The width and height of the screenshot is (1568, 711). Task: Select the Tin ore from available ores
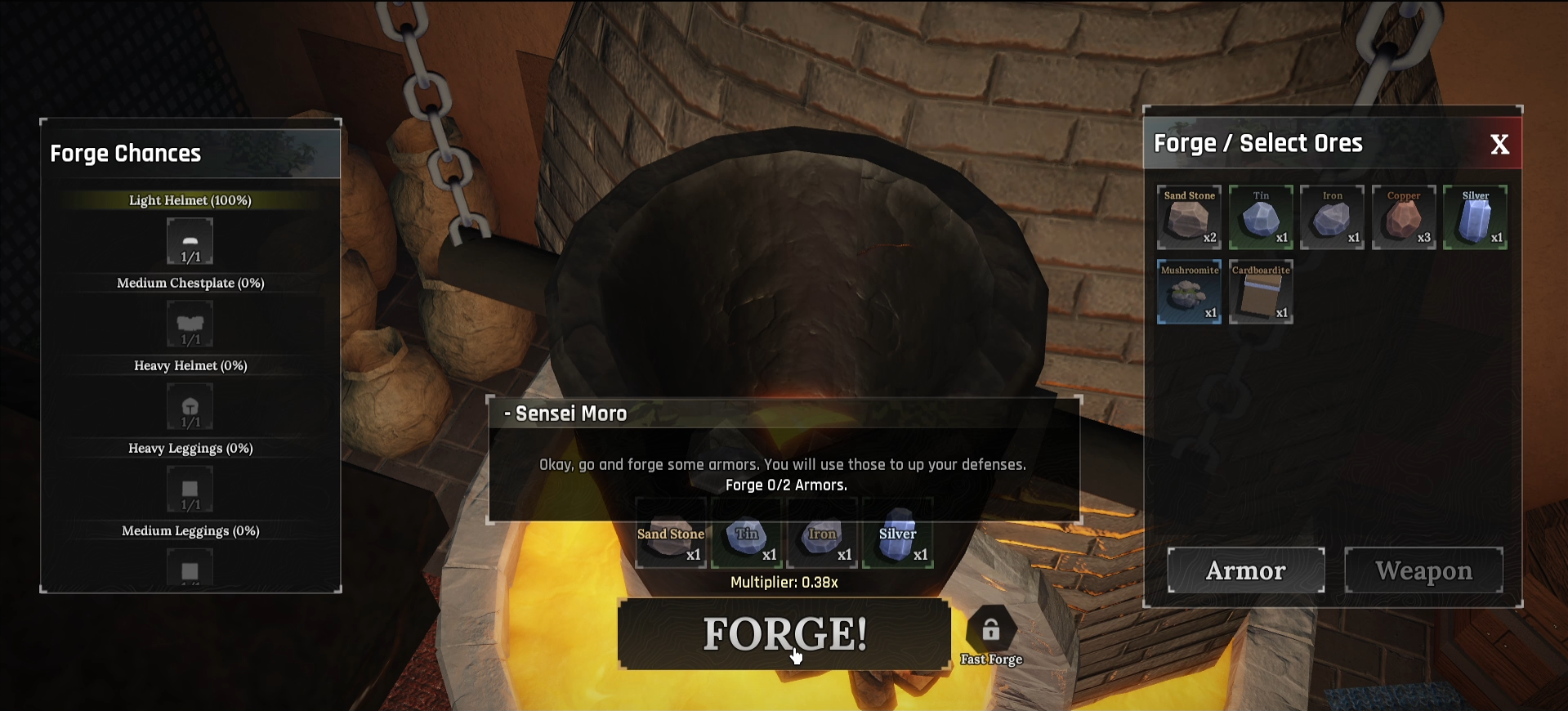click(x=1260, y=217)
